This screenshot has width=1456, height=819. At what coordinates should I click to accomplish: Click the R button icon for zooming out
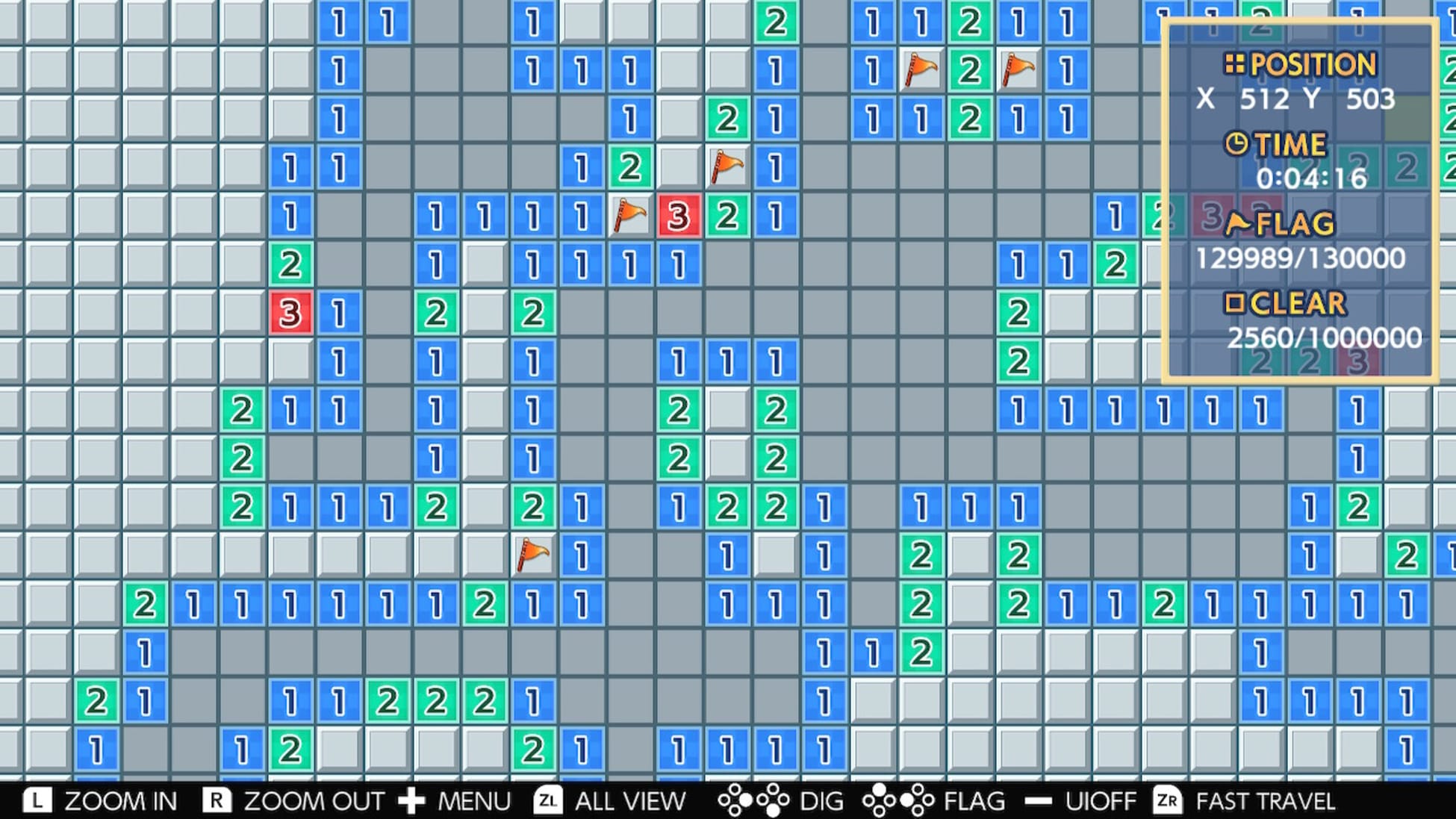pyautogui.click(x=217, y=800)
